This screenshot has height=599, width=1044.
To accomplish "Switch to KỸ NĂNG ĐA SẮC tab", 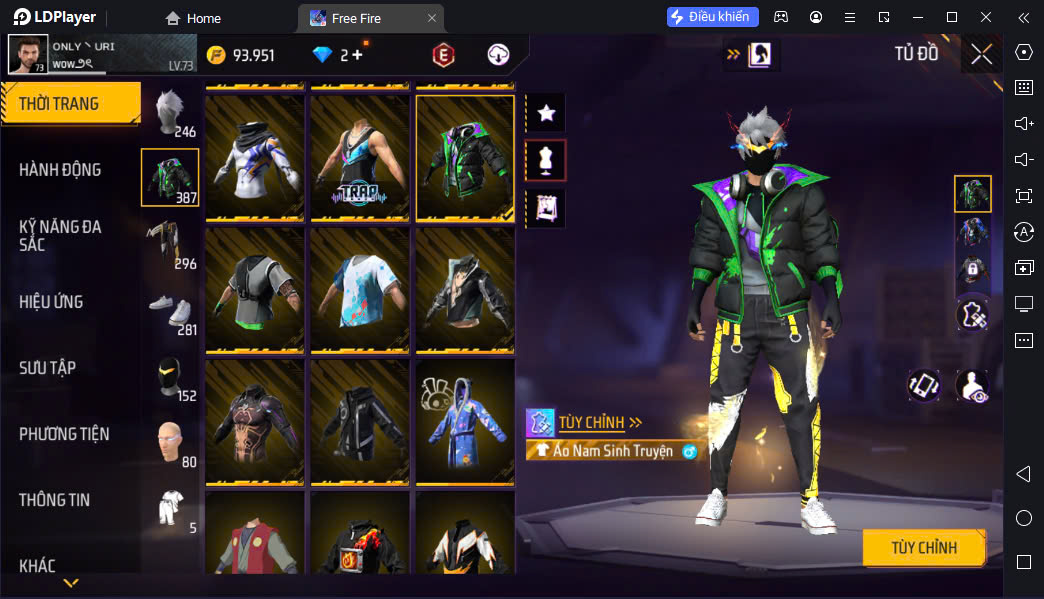I will pos(60,236).
